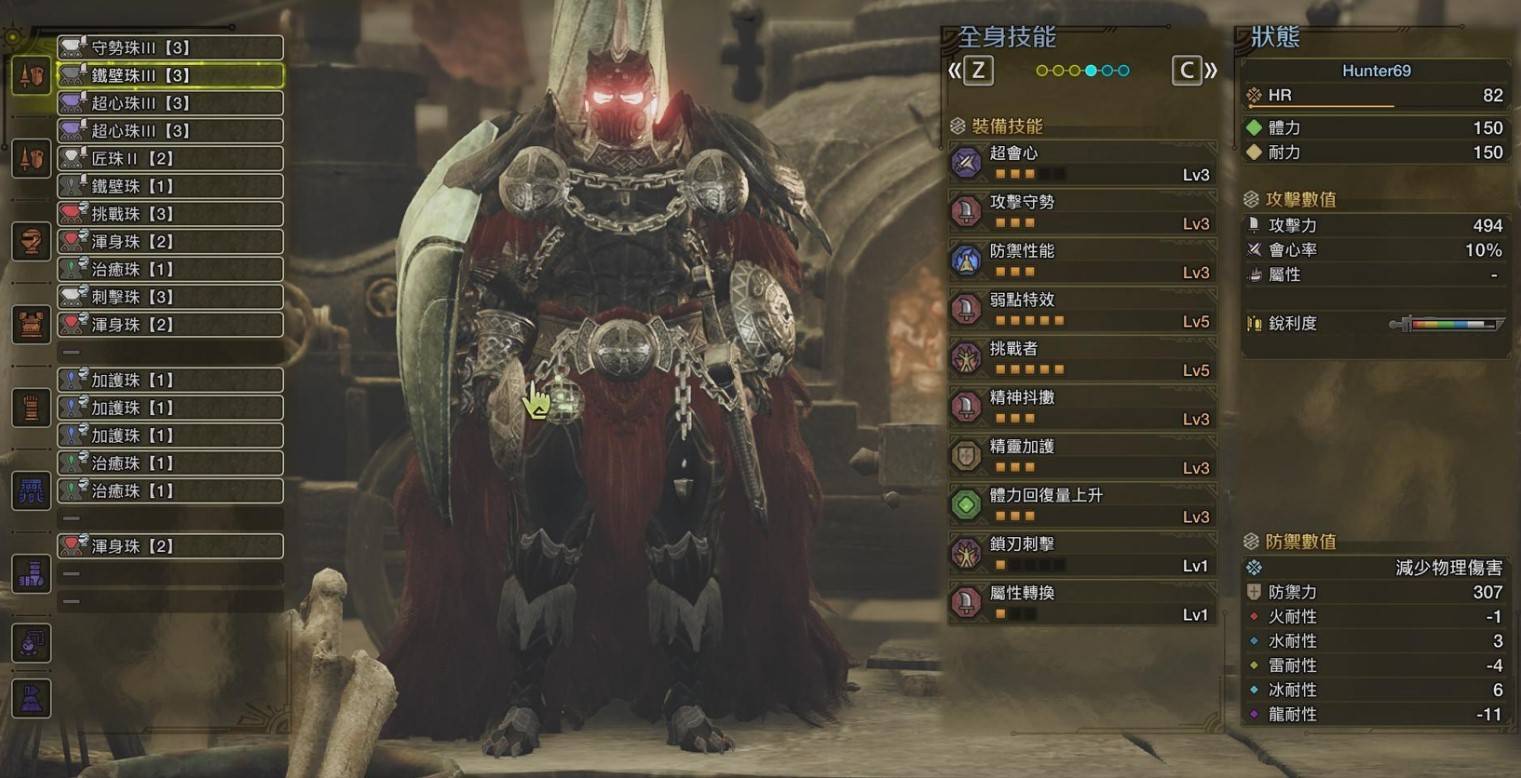This screenshot has height=778, width=1521.
Task: Click the 防禦性能 skill row
Action: (1082, 261)
